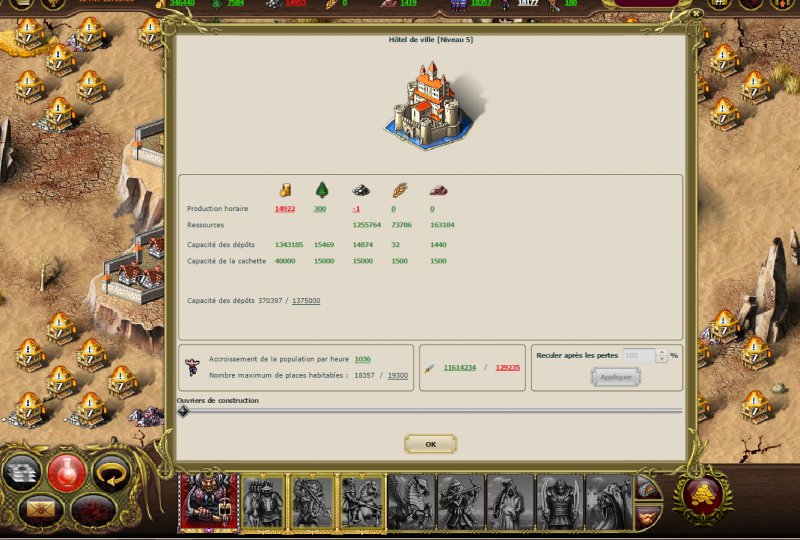Click the gold circular arrow button
The image size is (800, 540).
pos(112,473)
